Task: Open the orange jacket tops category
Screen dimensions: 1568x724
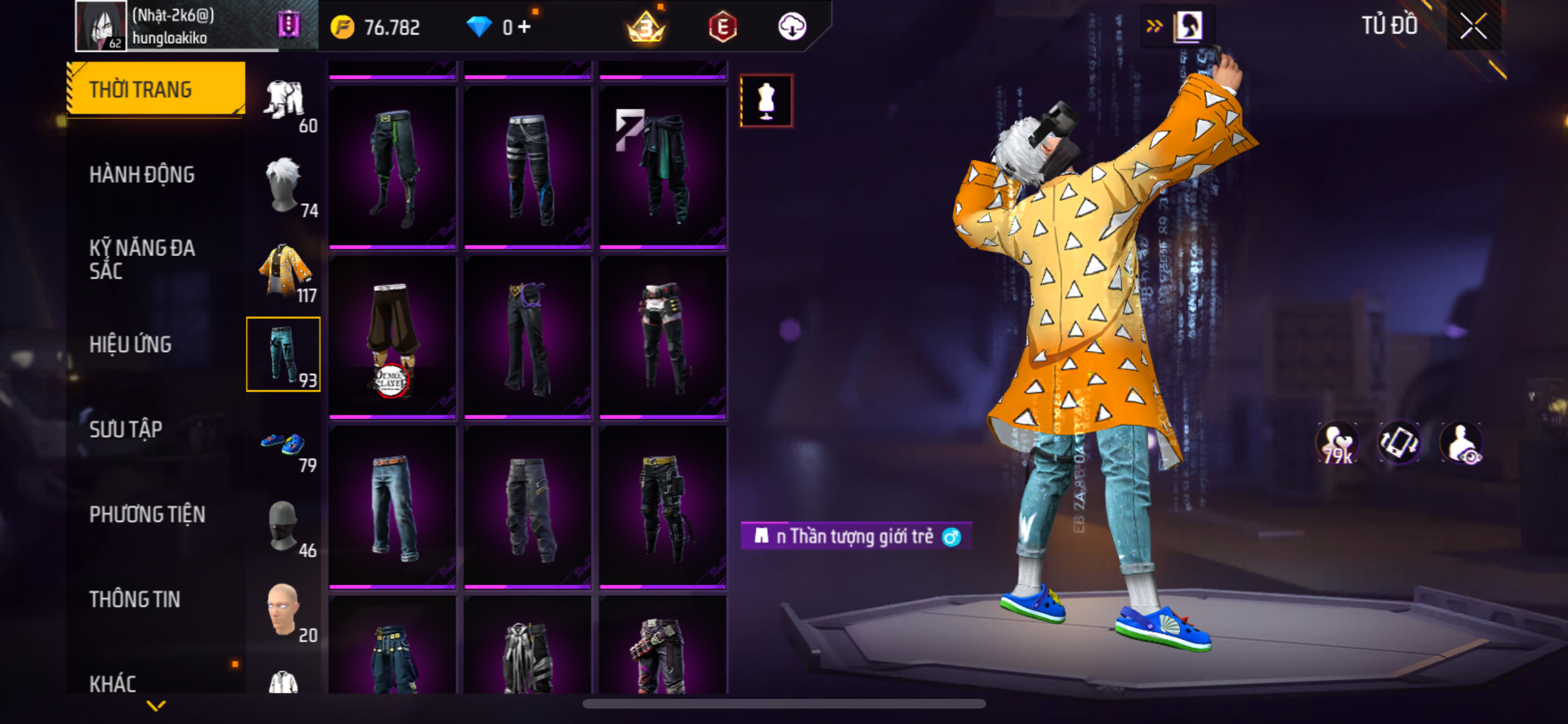Action: 284,270
